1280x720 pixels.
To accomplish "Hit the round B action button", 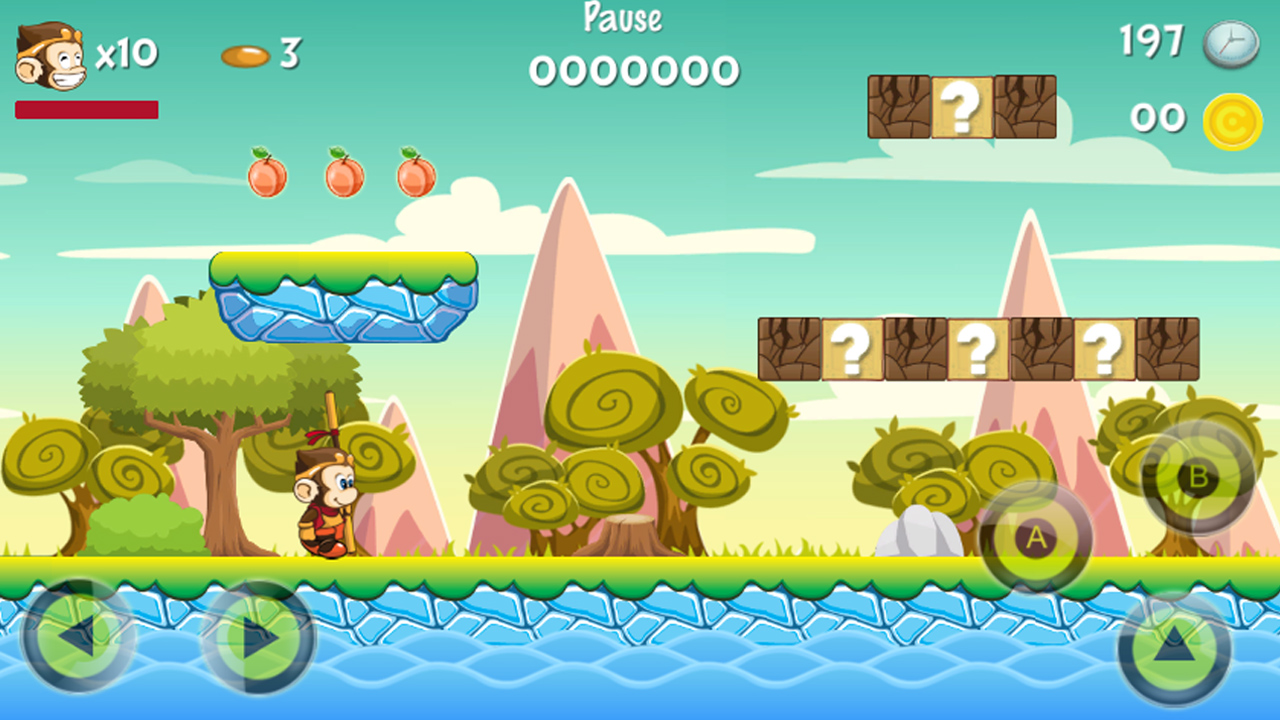I will (x=1197, y=477).
